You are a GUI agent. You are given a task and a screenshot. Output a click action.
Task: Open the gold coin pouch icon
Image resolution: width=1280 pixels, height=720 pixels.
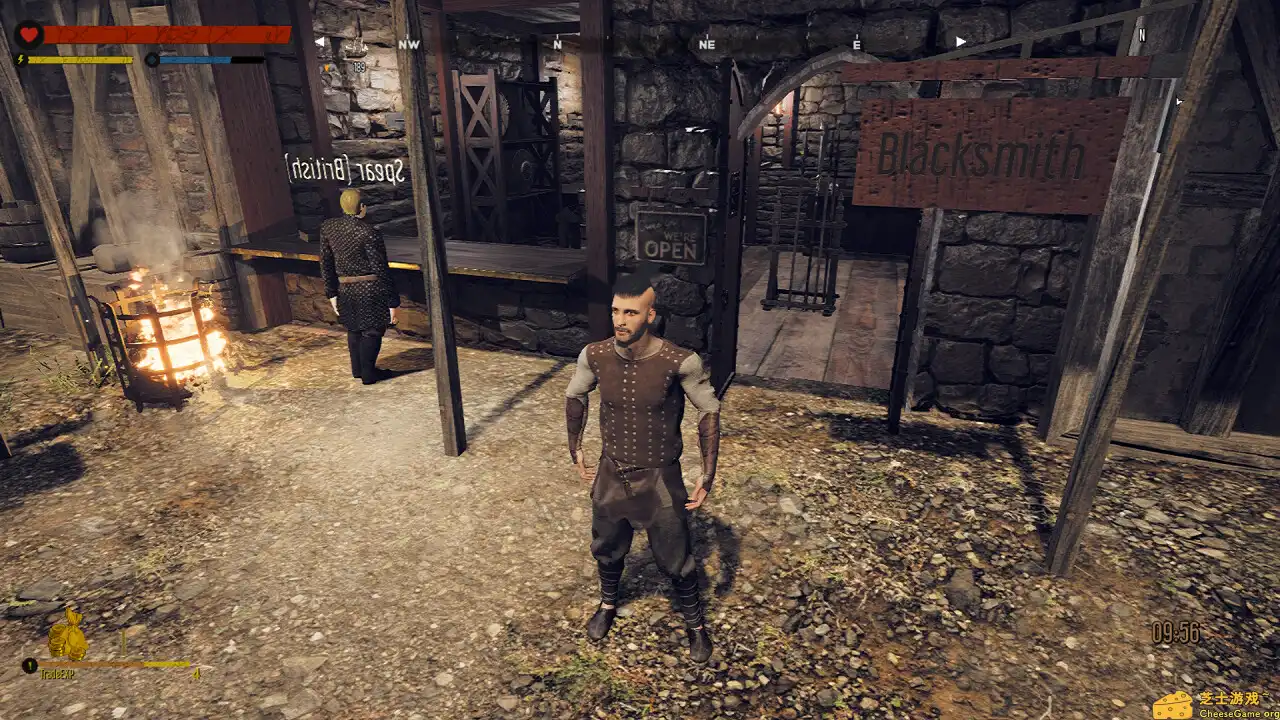68,635
